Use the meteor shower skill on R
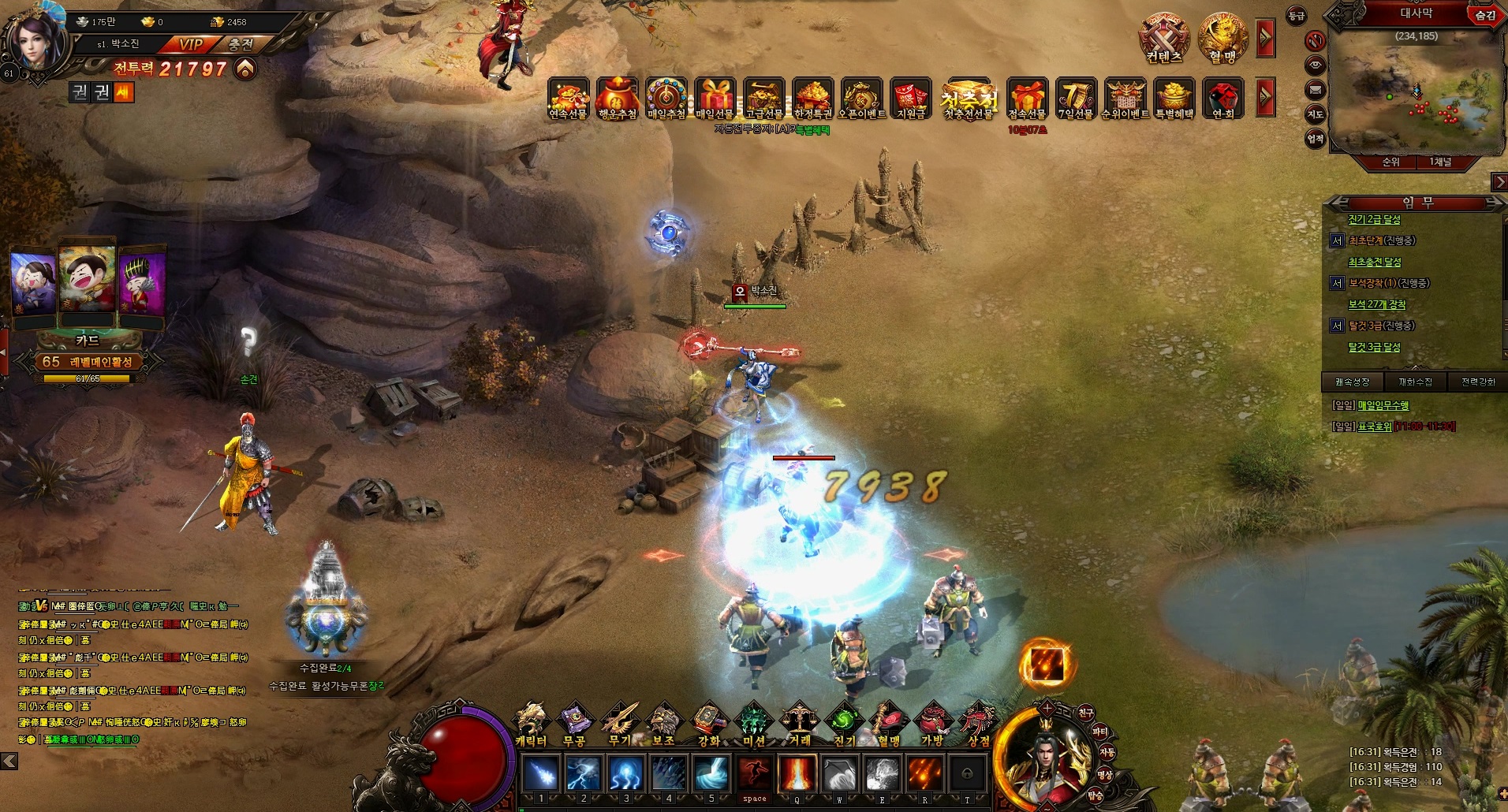This screenshot has height=812, width=1508. (924, 774)
